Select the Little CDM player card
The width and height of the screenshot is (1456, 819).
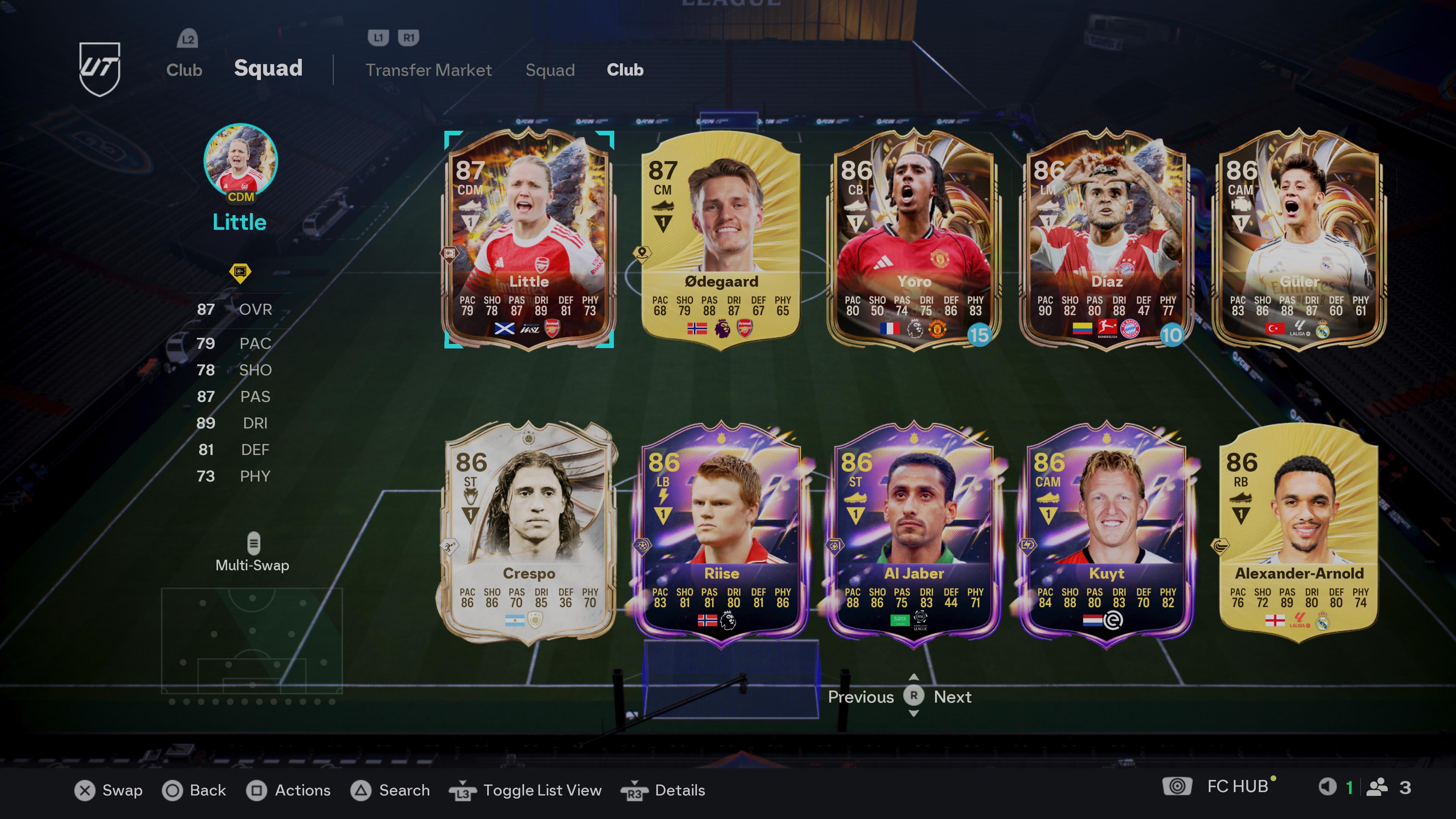[529, 240]
